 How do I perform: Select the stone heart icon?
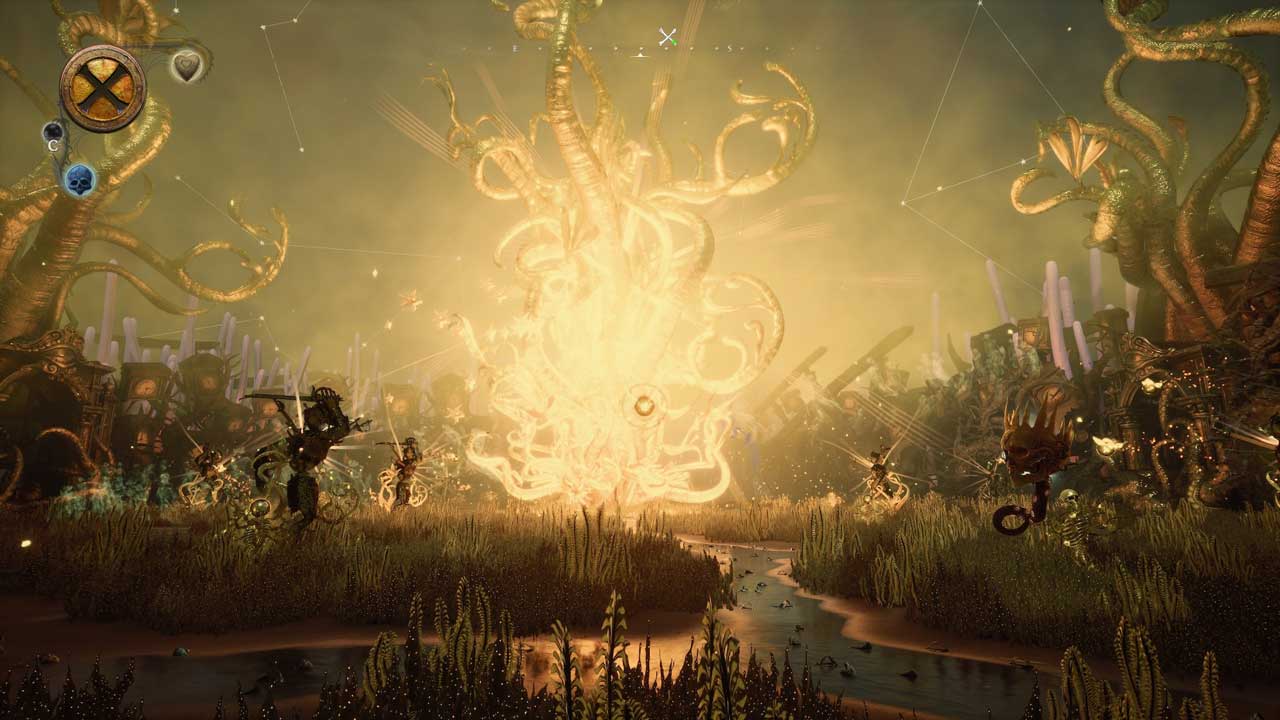pos(186,66)
